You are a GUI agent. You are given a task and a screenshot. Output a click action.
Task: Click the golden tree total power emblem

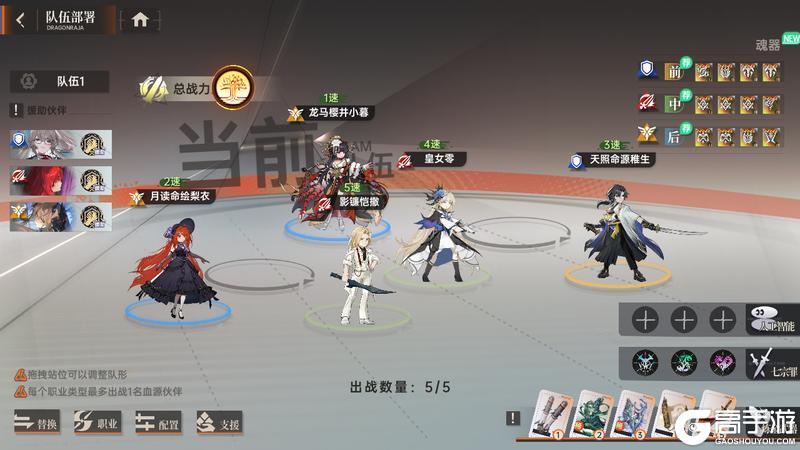(x=233, y=87)
